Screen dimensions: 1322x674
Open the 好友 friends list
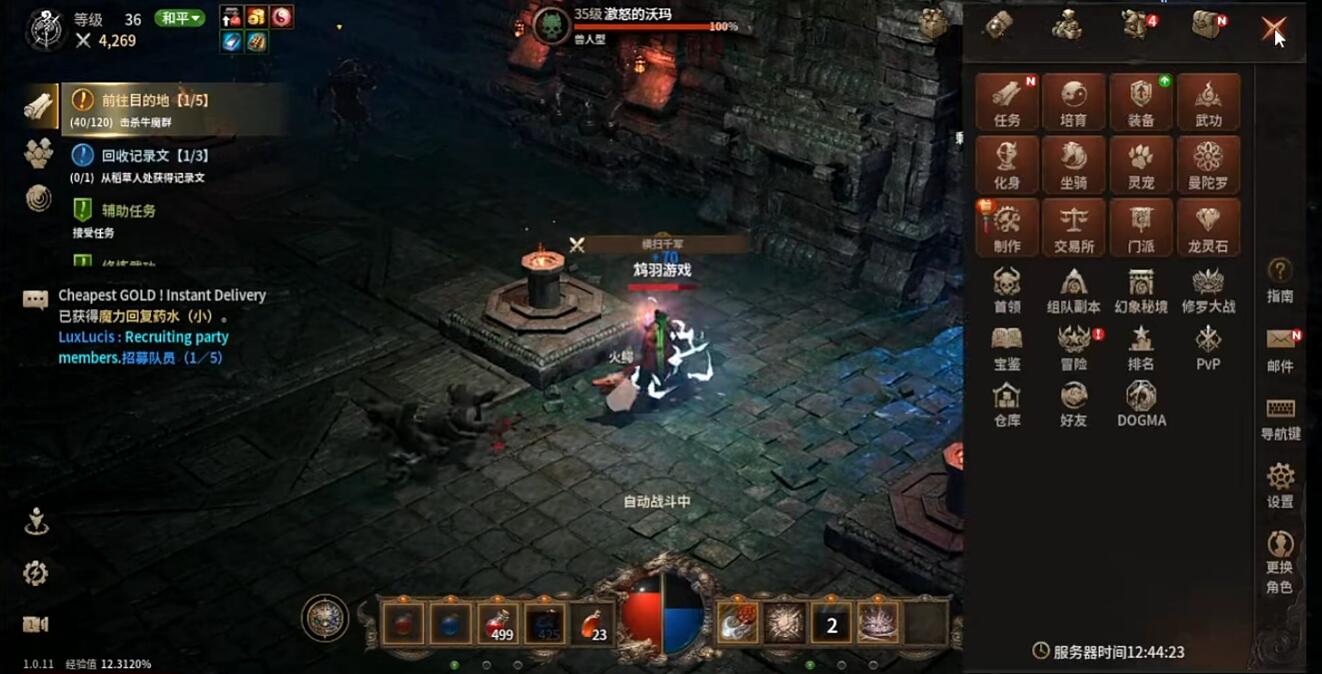click(x=1074, y=405)
